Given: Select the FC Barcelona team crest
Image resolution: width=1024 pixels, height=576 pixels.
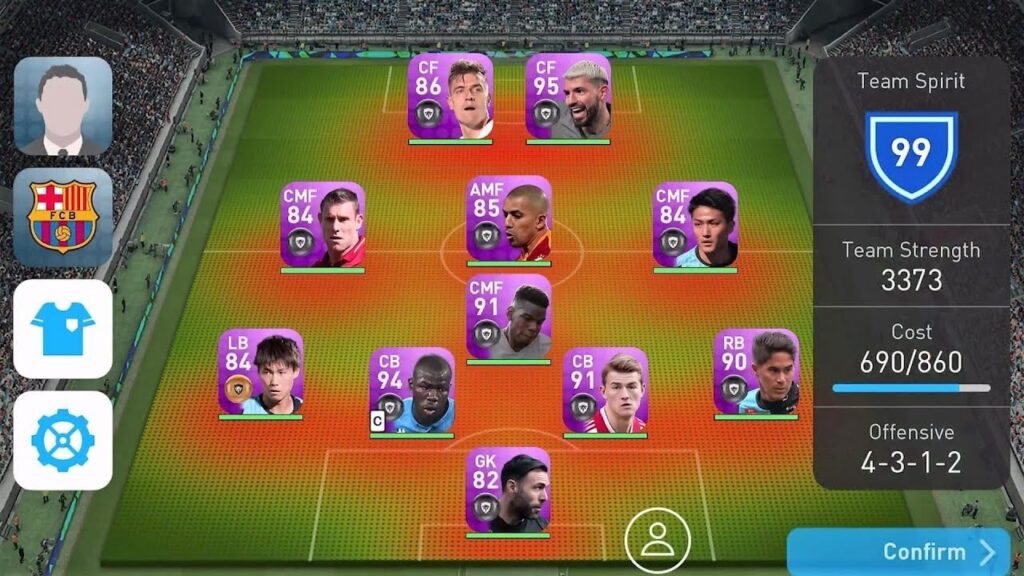Looking at the screenshot, I should pyautogui.click(x=62, y=217).
